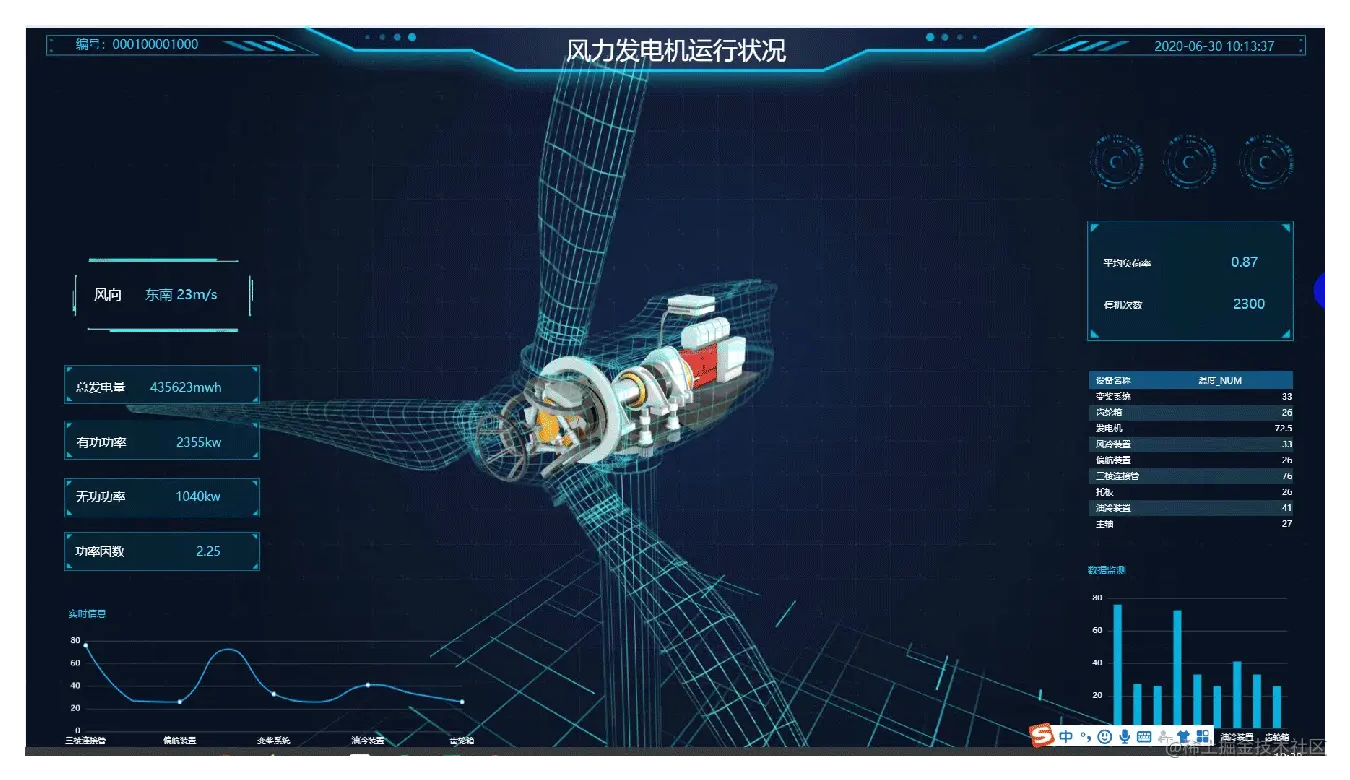Click the 齿轮箱 row in the table
Viewport: 1350px width, 780px height.
[1190, 412]
